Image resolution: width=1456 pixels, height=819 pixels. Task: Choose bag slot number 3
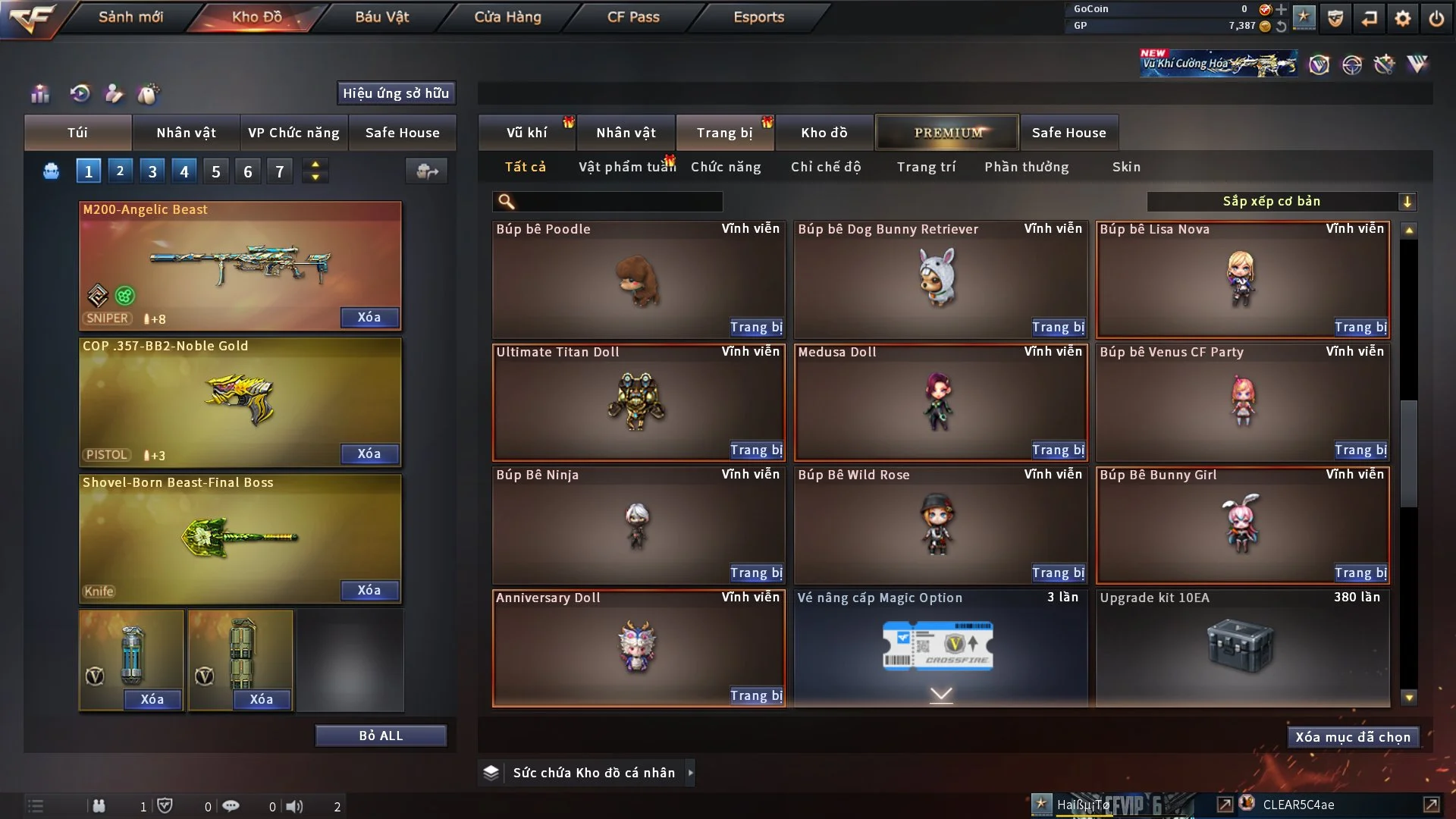pyautogui.click(x=152, y=171)
